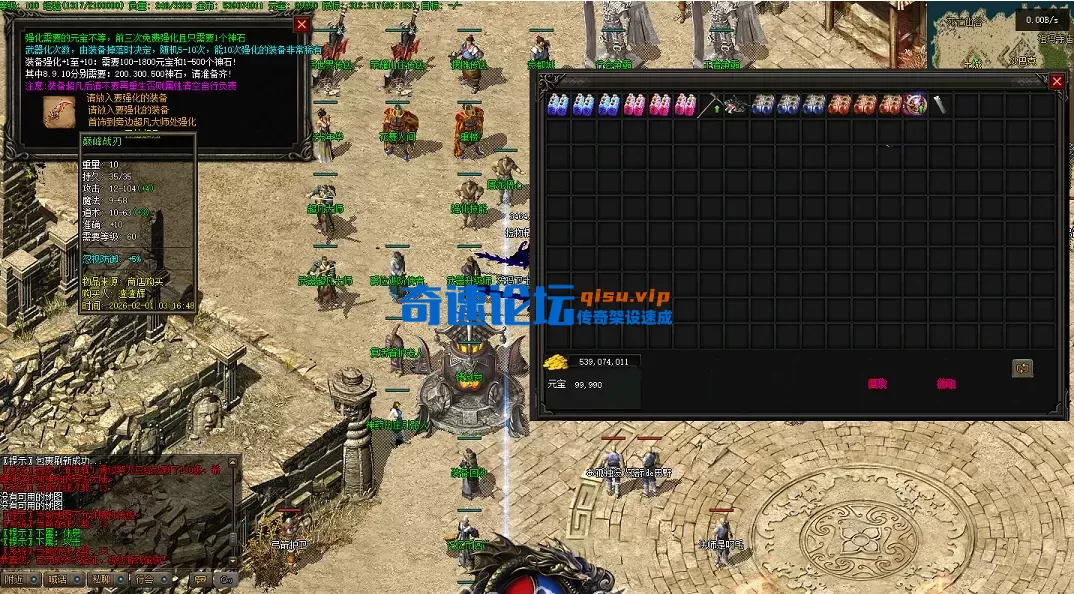The image size is (1074, 594).
Task: Switch chat to the 行会 guild channel
Action: pos(145,579)
